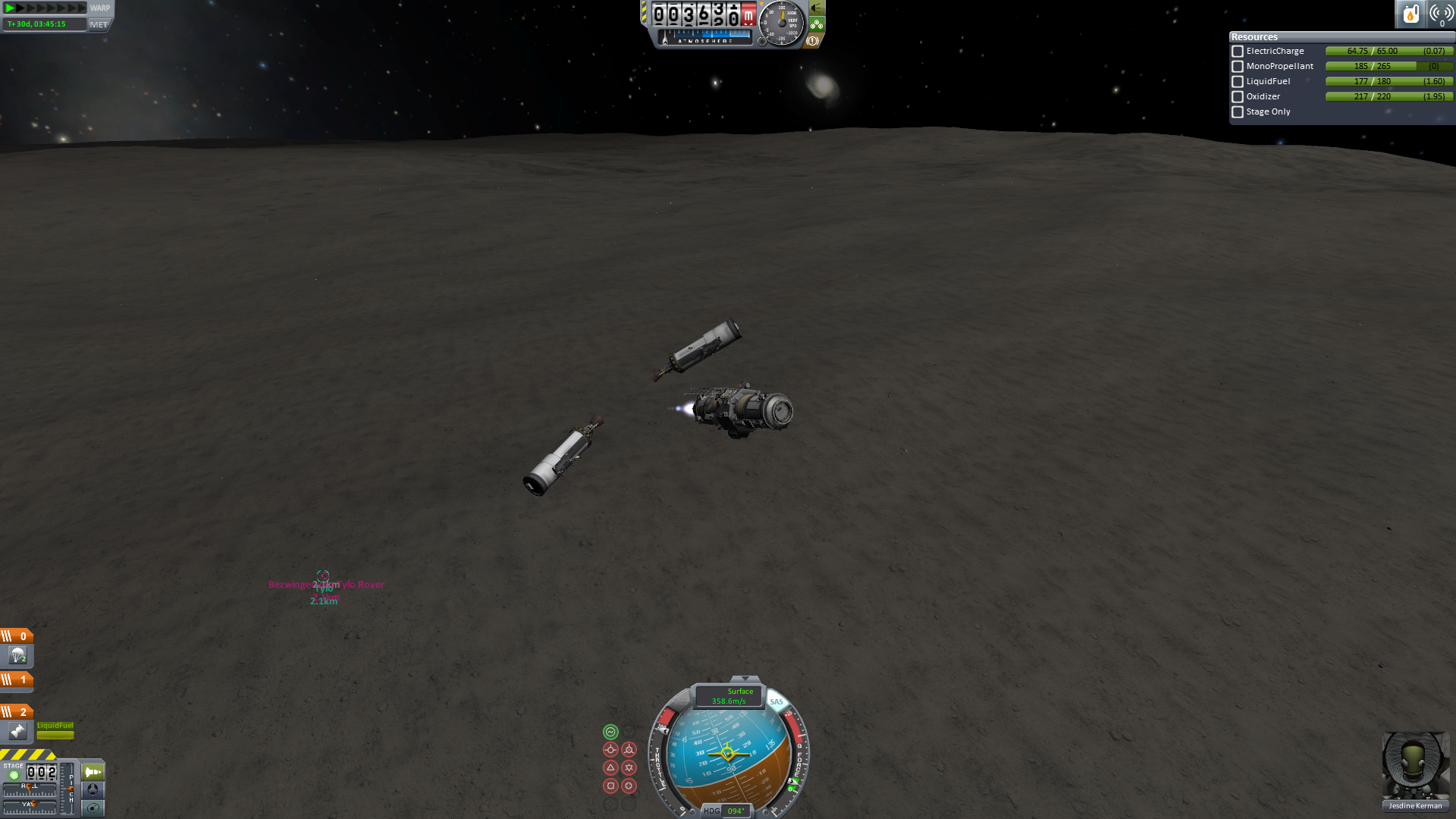Image resolution: width=1456 pixels, height=819 pixels.
Task: Open the resources panel fuel icon
Action: [x=1410, y=14]
